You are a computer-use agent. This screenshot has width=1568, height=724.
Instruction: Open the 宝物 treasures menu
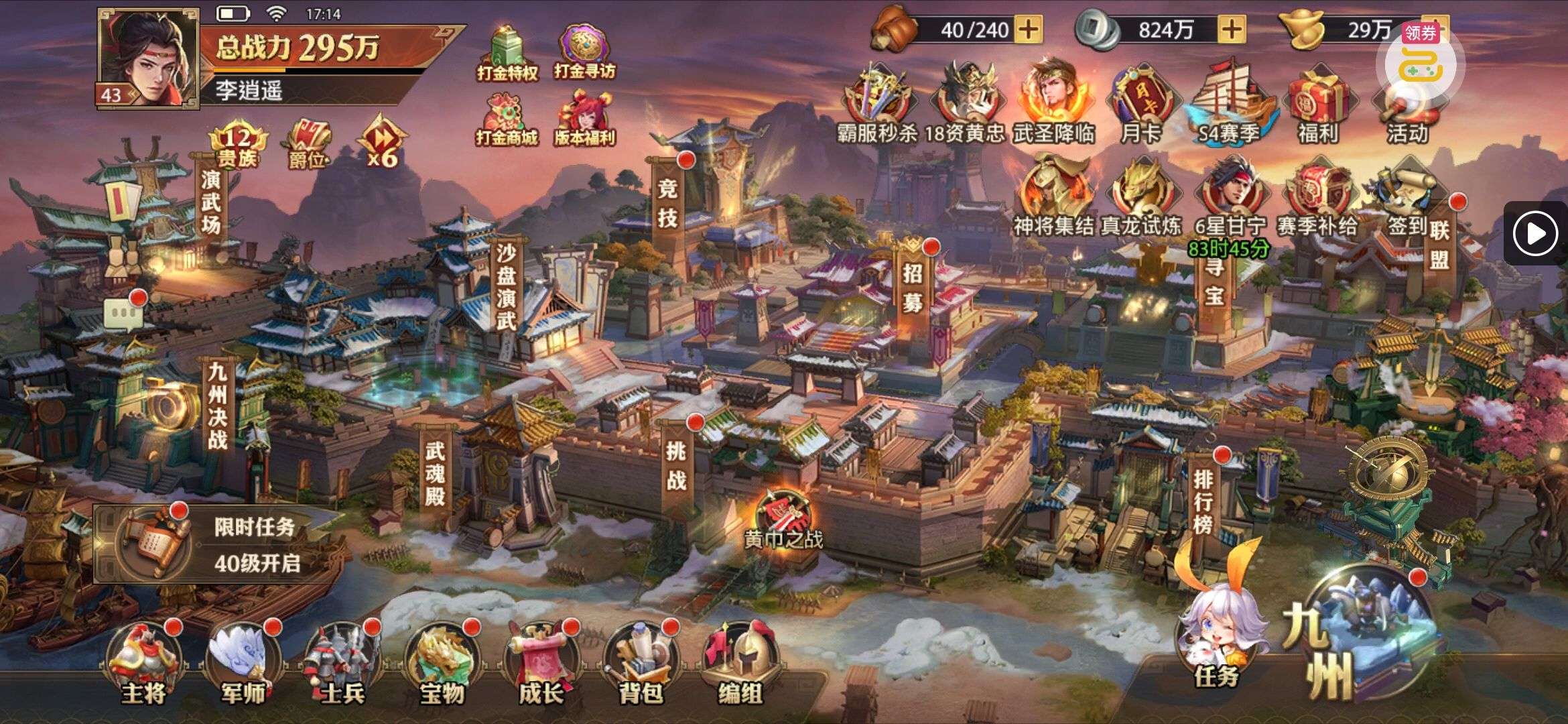(441, 665)
